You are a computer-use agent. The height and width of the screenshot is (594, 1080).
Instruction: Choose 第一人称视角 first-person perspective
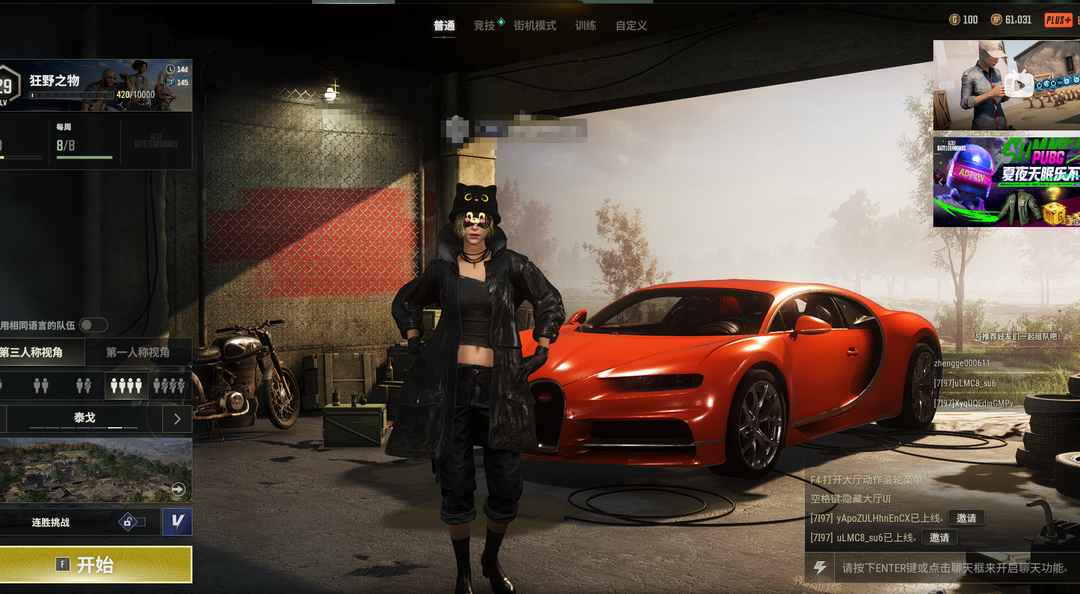[138, 352]
